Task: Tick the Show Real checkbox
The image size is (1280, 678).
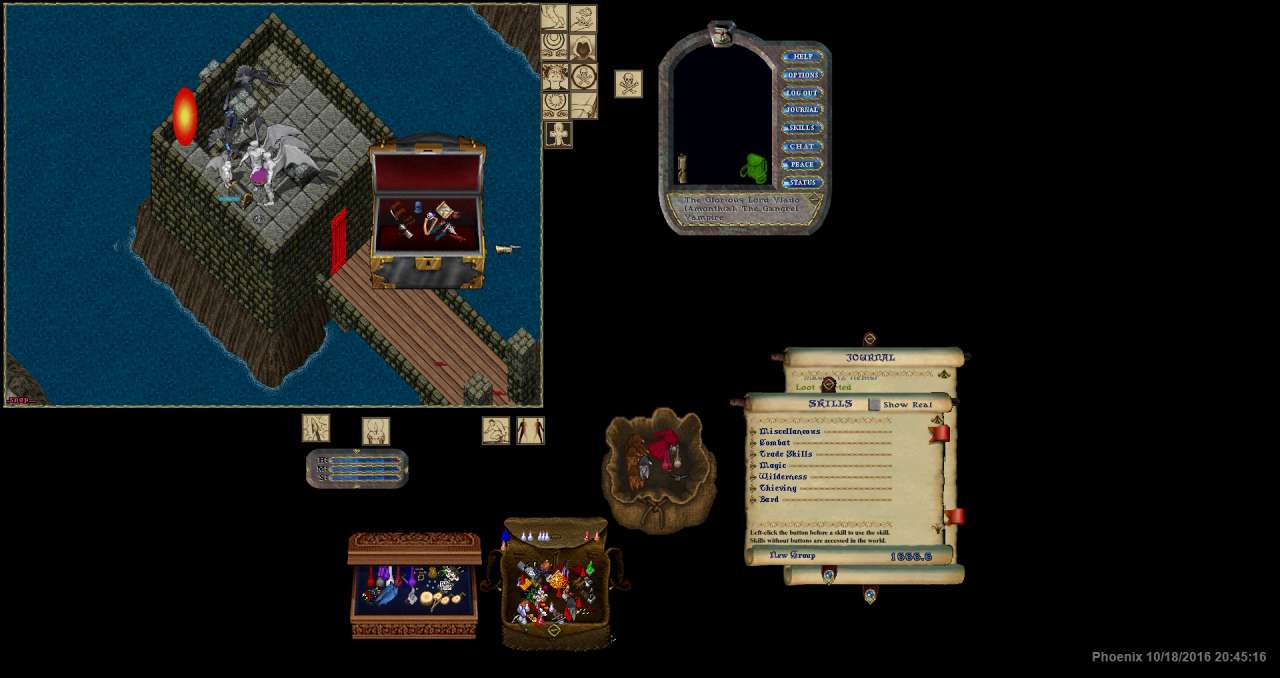Action: click(874, 405)
